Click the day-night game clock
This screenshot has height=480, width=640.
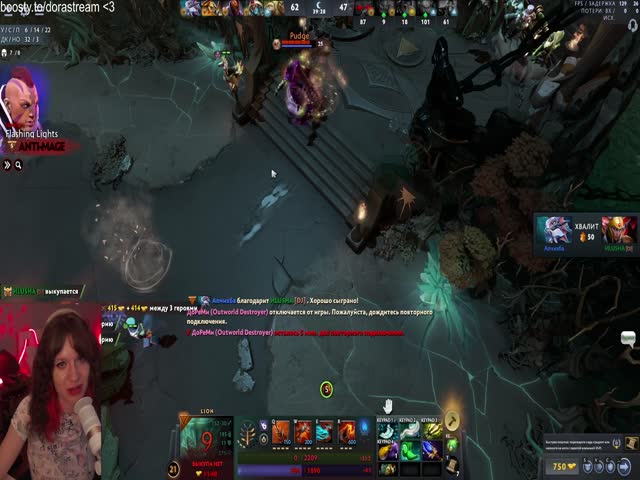click(320, 8)
